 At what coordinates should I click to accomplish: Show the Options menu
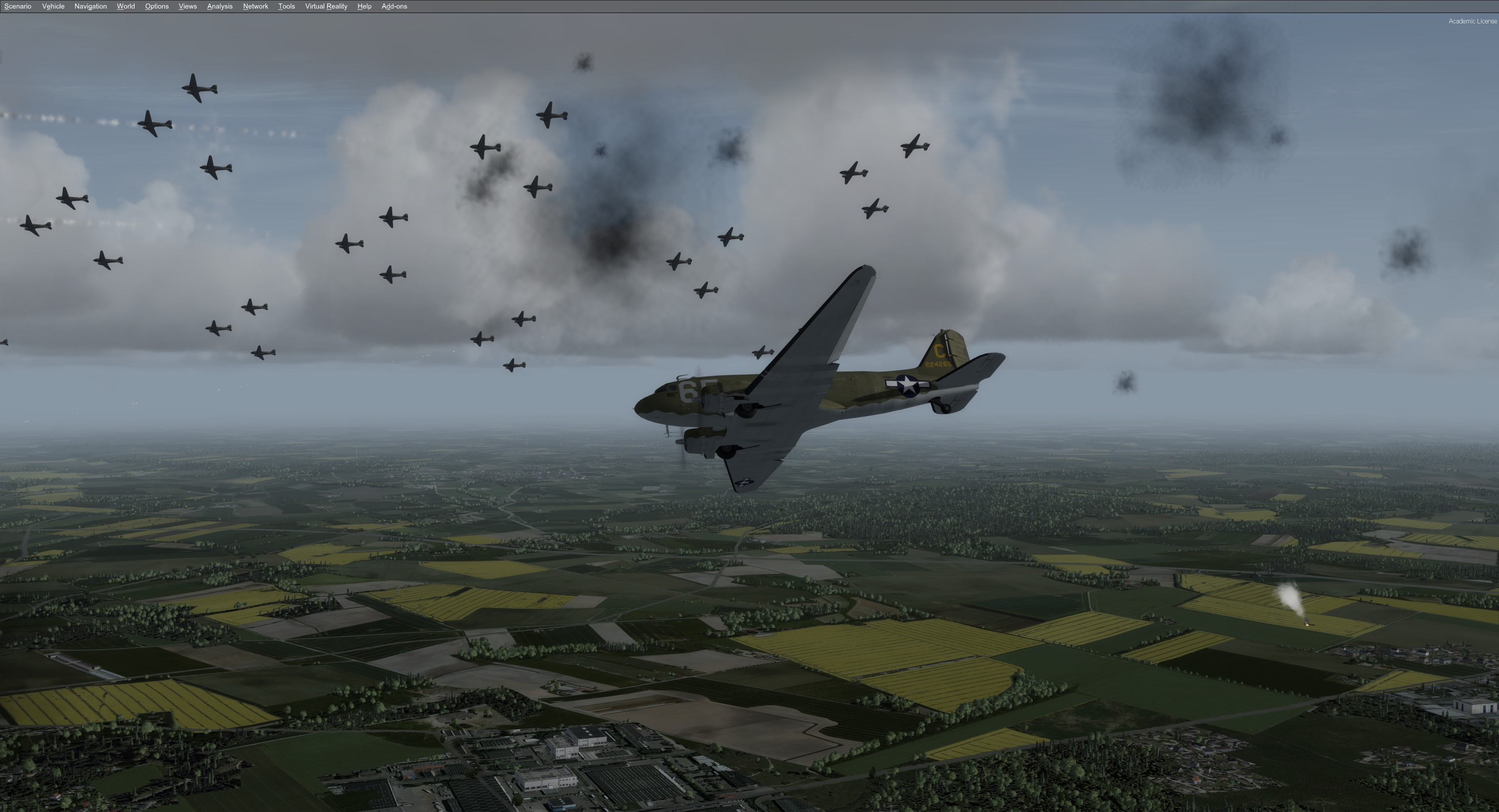click(x=157, y=6)
